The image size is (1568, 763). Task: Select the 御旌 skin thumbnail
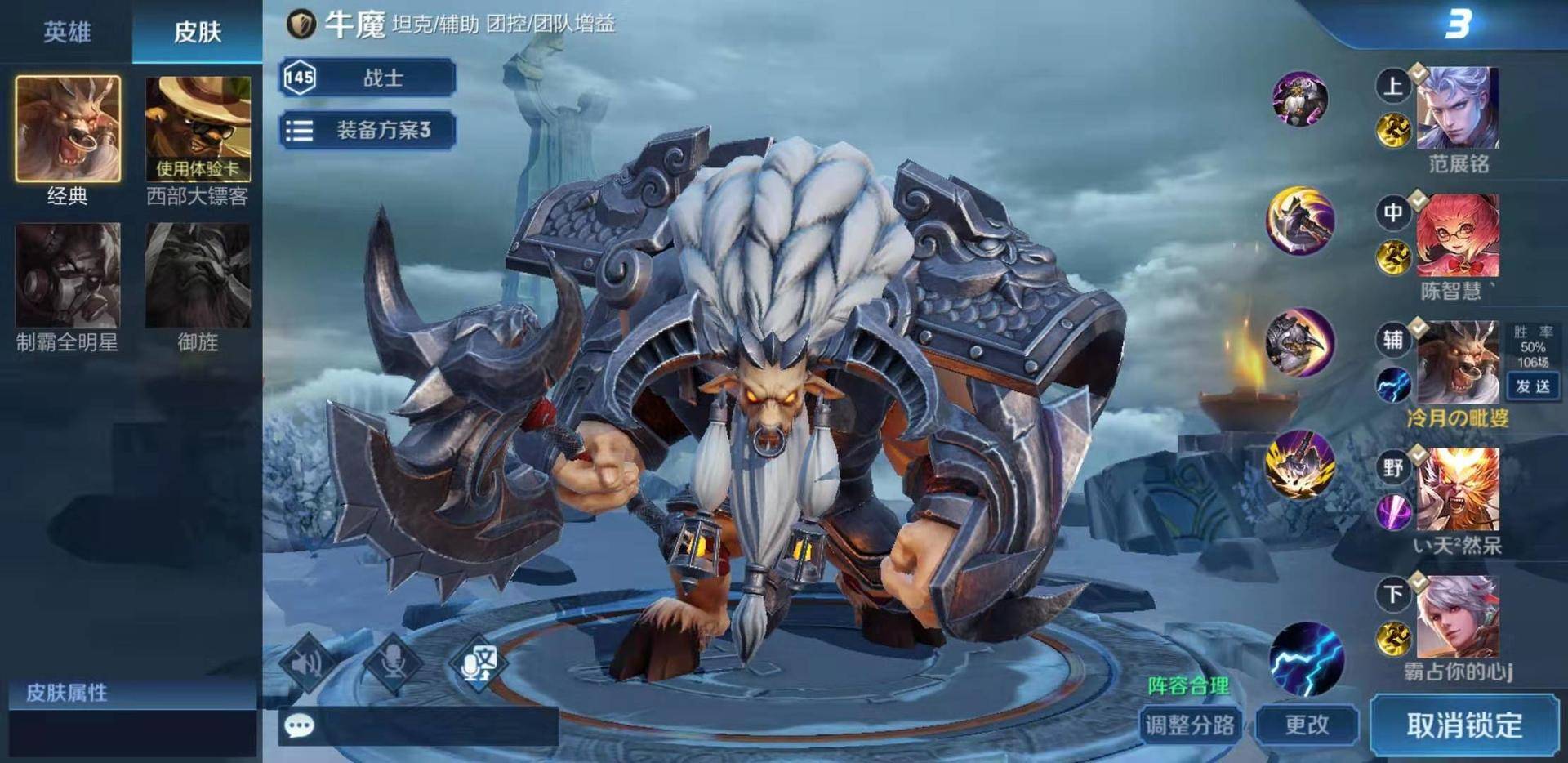198,275
